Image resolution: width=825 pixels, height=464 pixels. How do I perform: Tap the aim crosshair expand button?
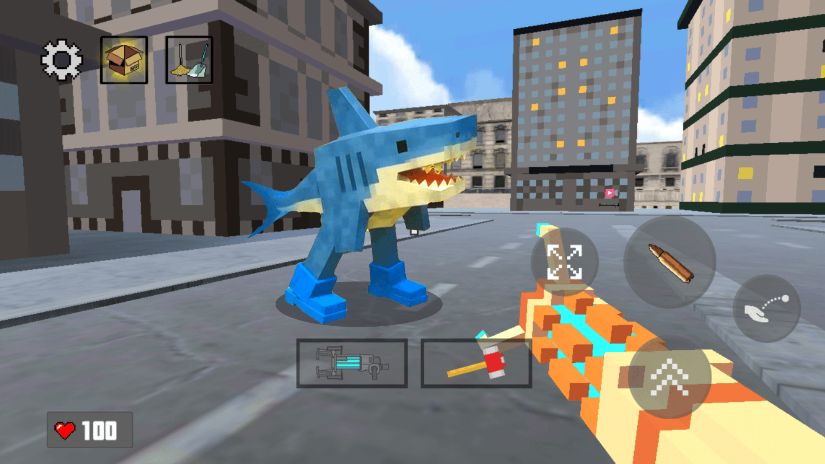tap(565, 263)
